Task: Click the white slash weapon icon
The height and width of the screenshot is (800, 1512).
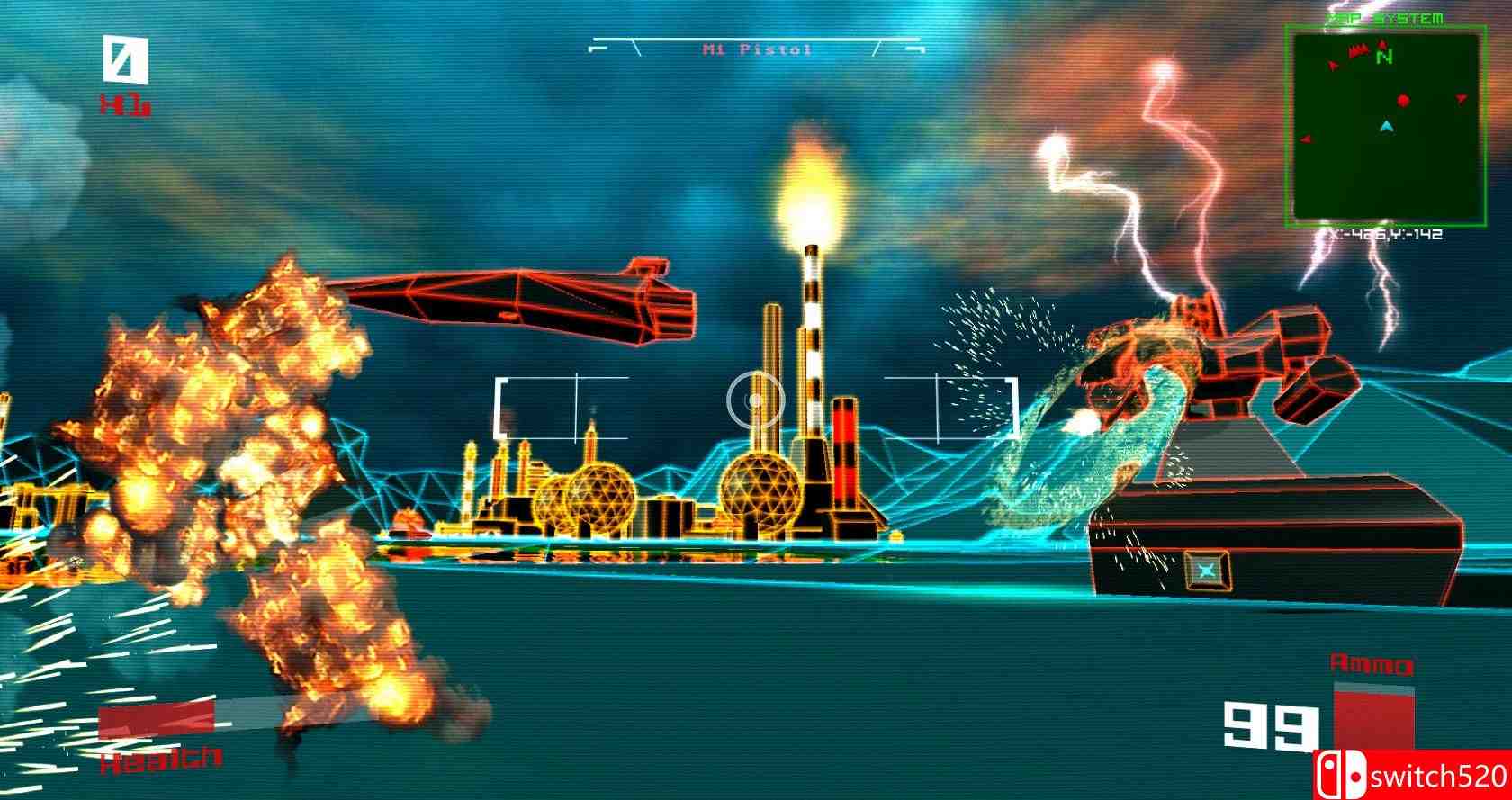Action: [124, 61]
